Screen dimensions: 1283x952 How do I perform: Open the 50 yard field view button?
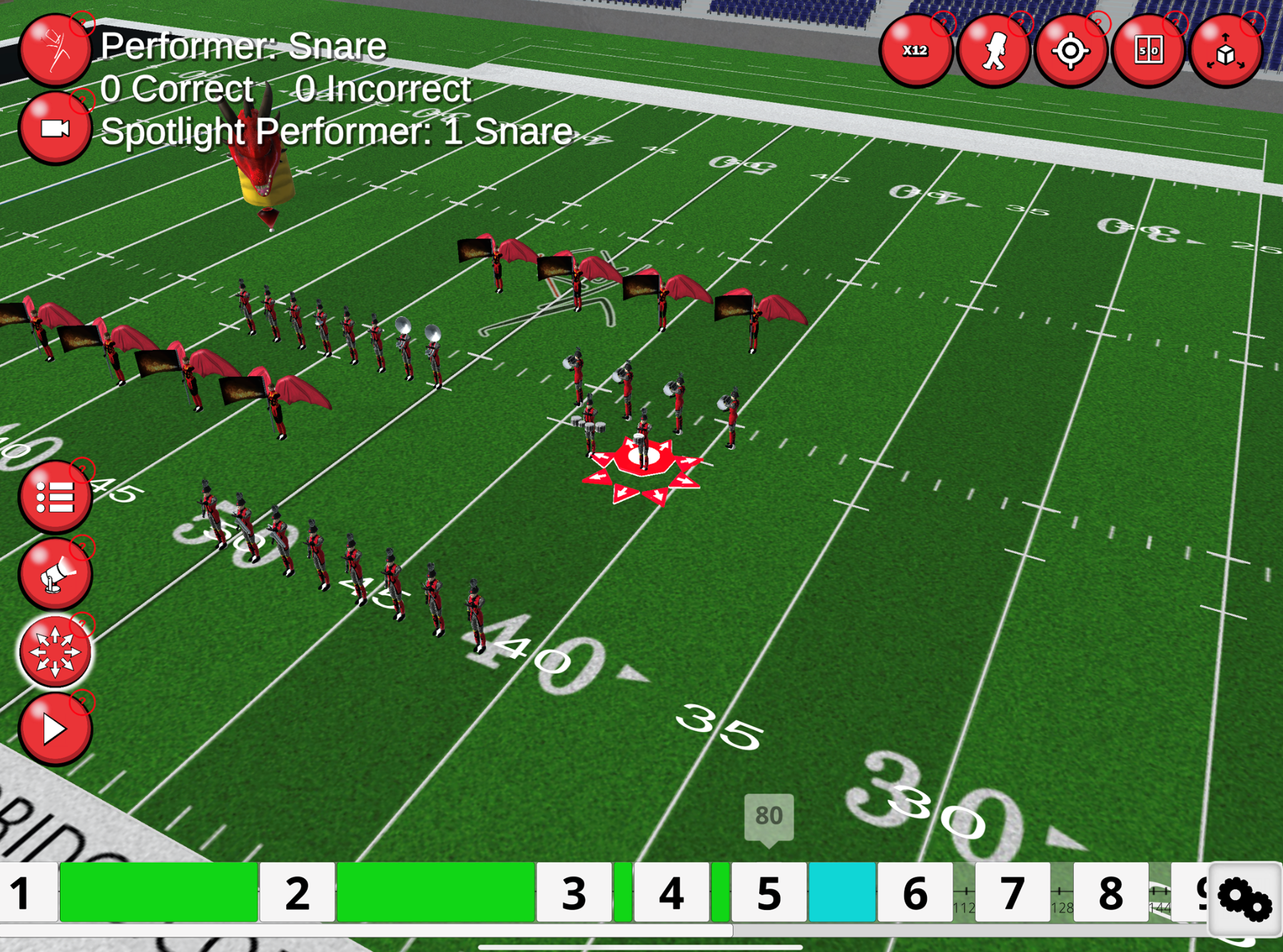[1148, 51]
